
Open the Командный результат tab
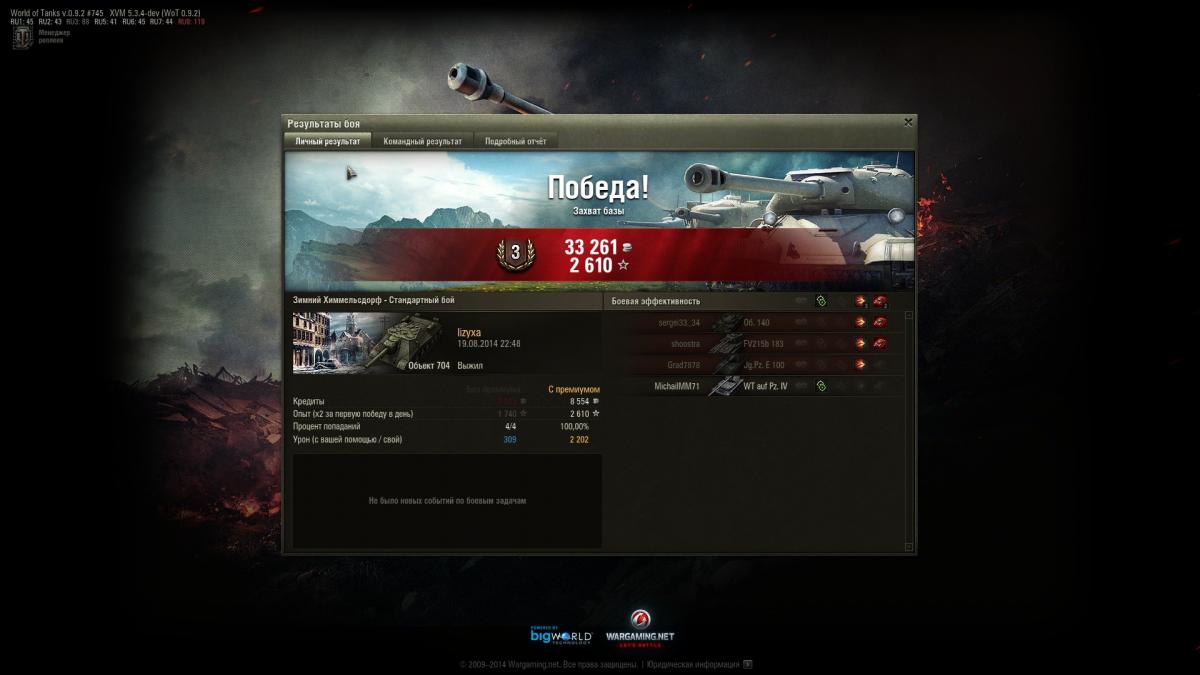coord(422,141)
